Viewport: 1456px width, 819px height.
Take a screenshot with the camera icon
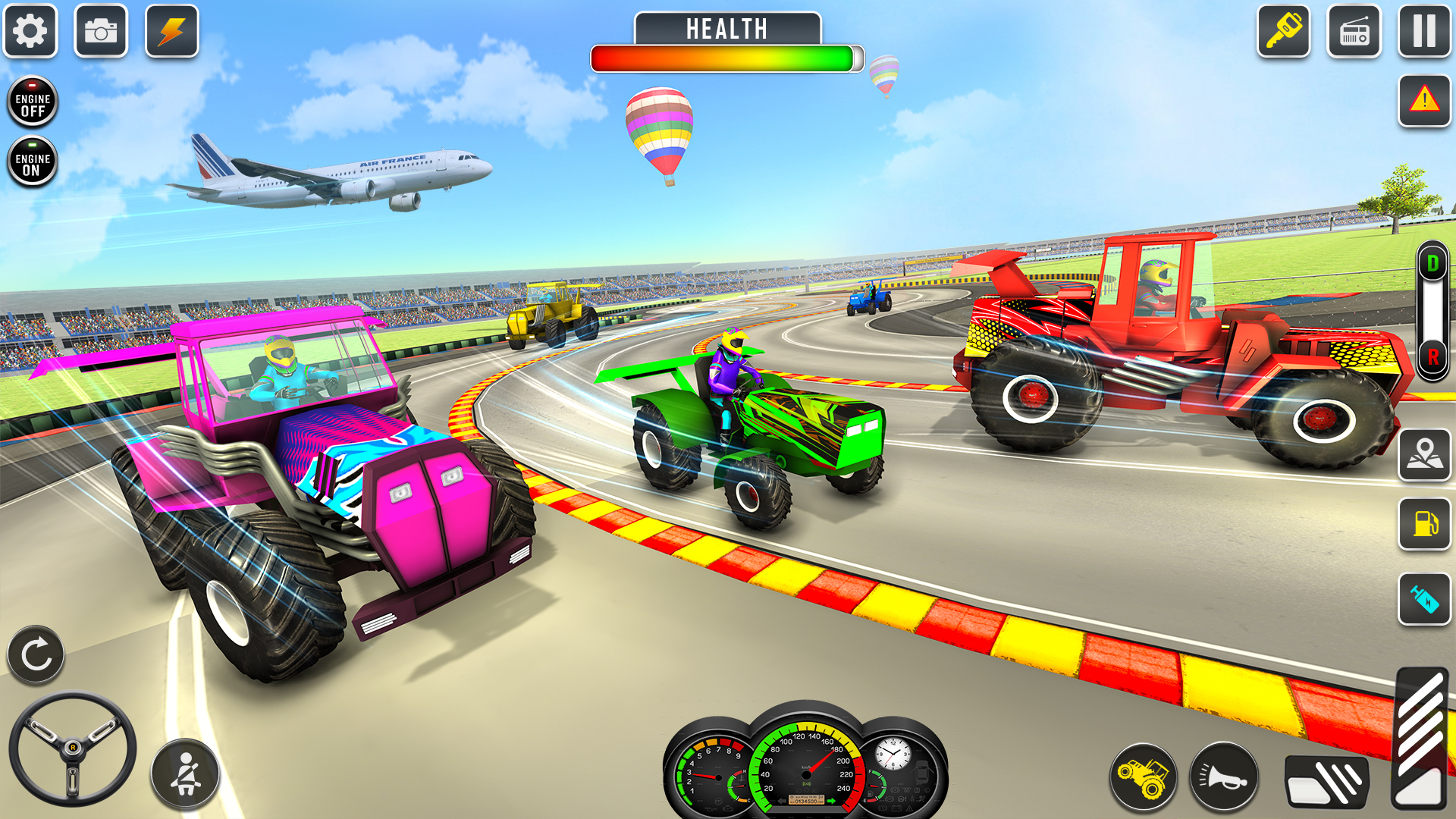click(101, 32)
